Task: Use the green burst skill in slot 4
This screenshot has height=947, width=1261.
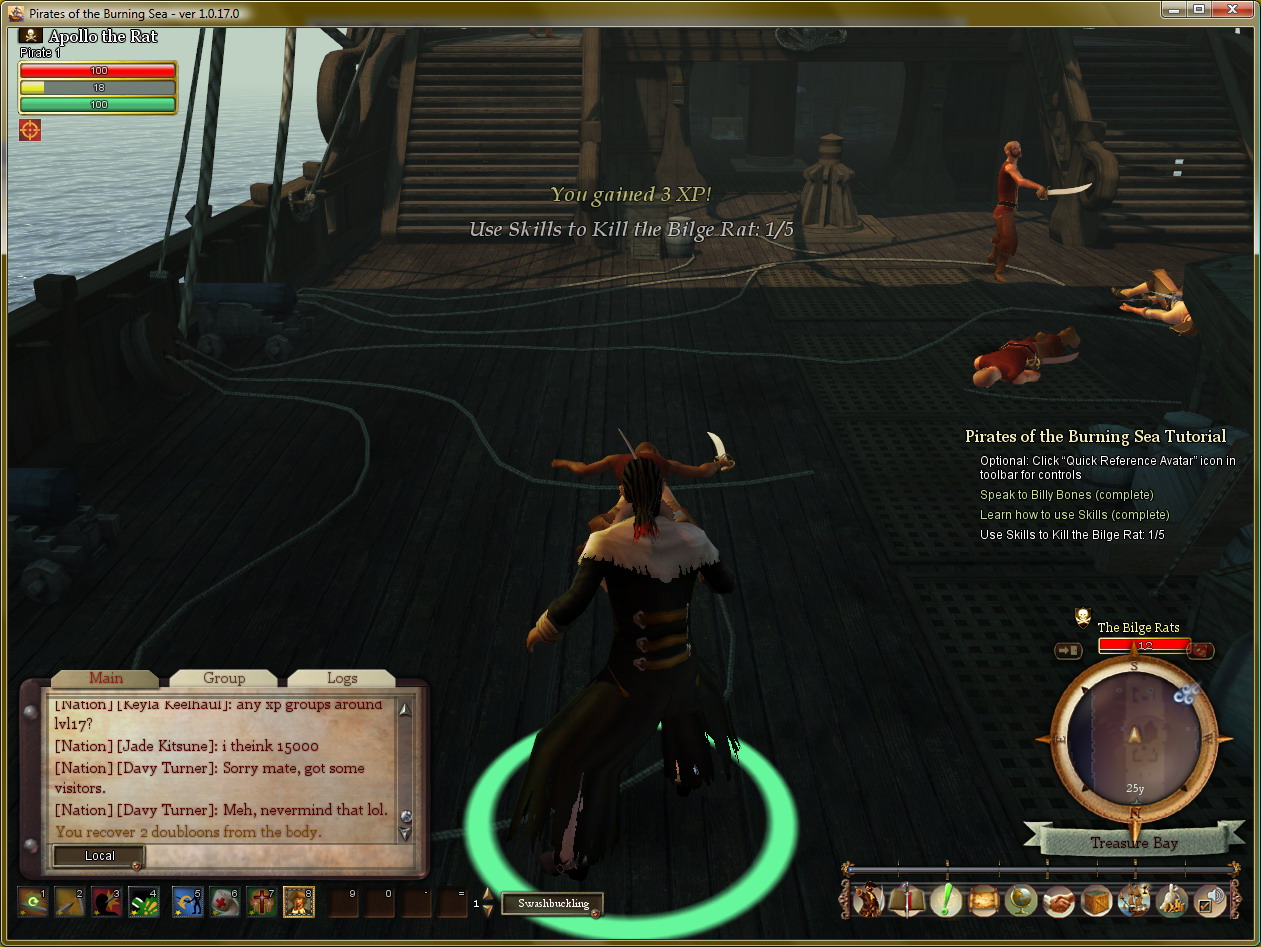Action: tap(143, 902)
